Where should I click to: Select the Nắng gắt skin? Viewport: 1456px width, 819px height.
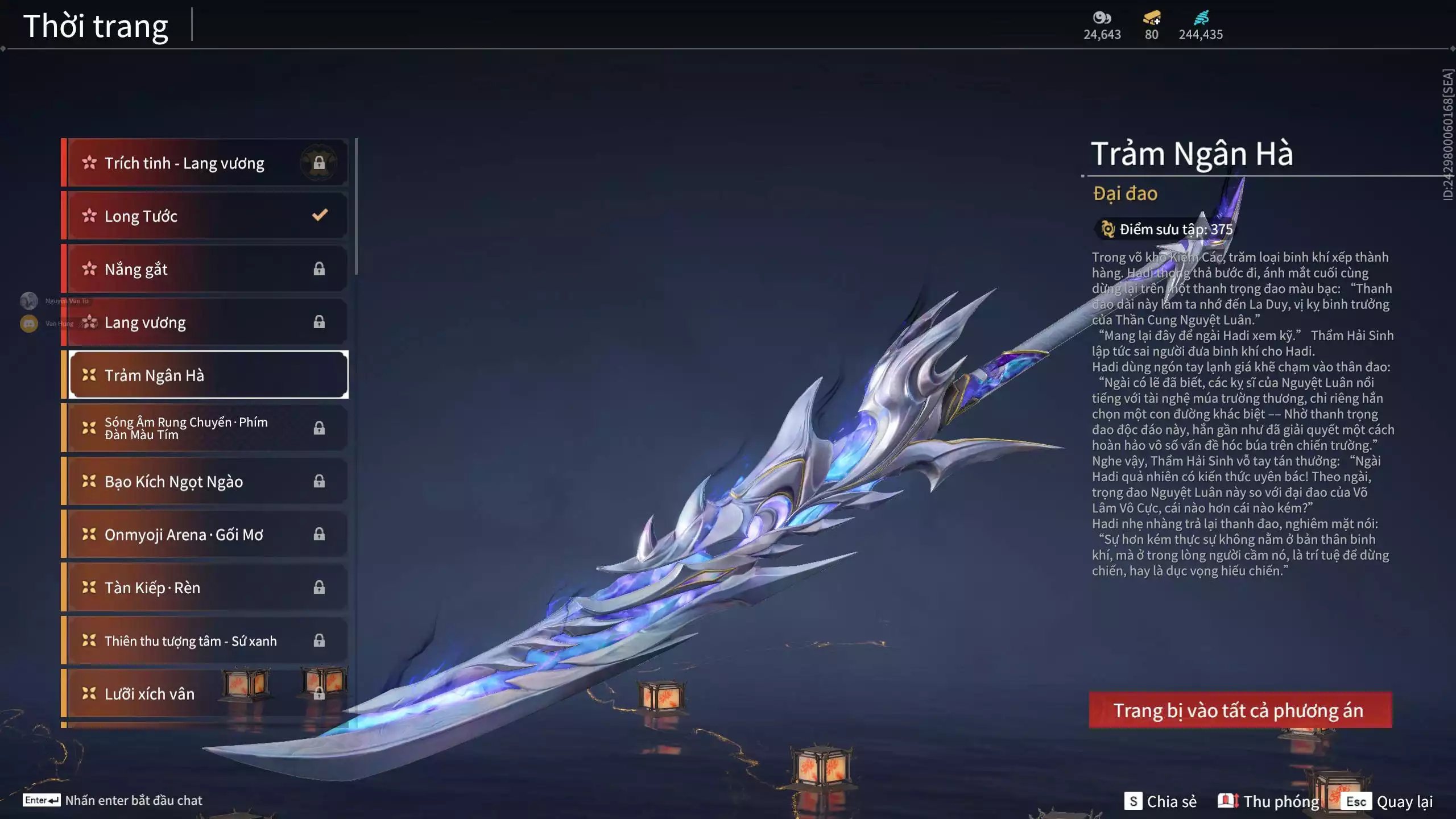click(208, 269)
